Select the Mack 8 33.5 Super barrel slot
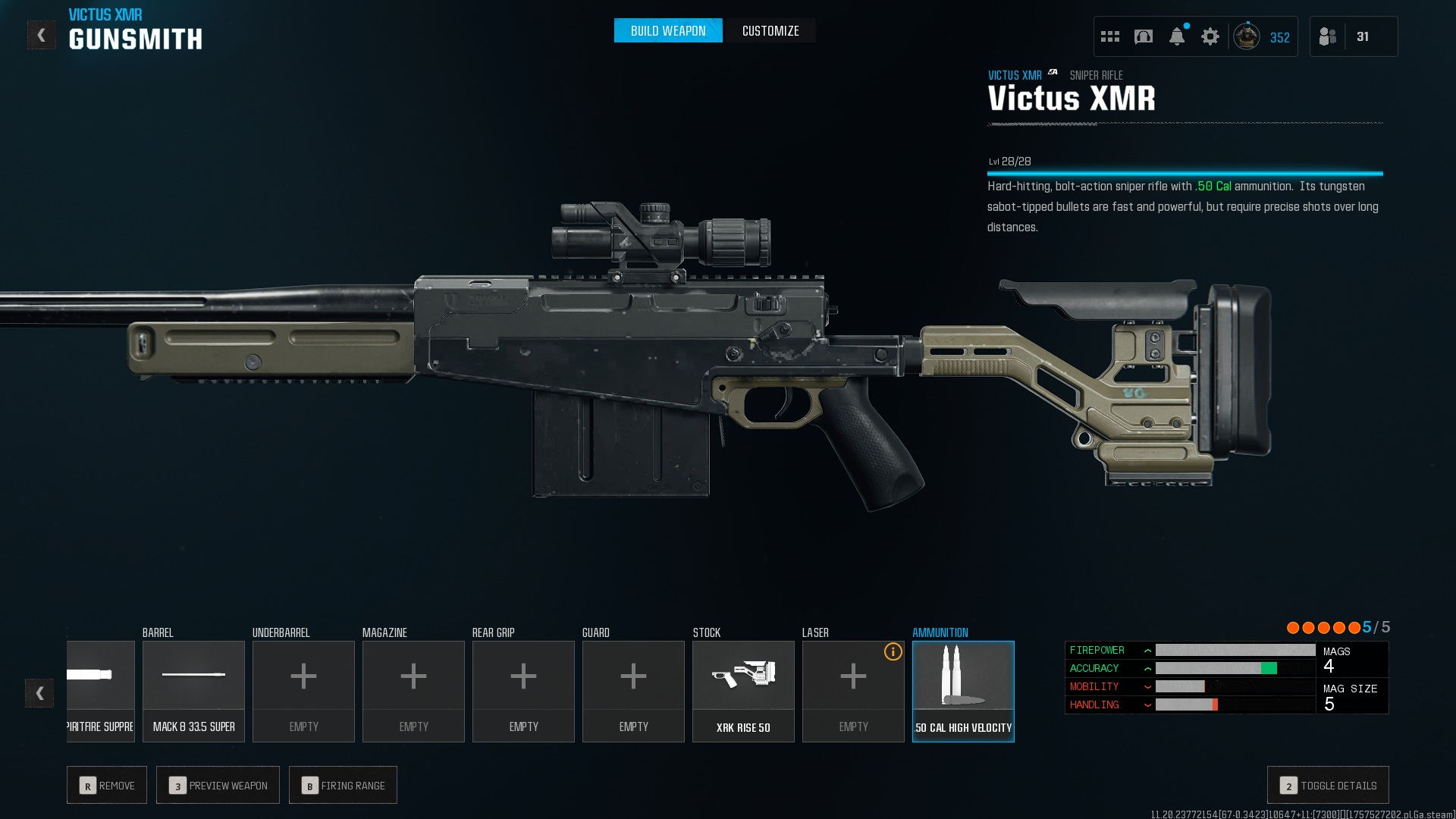This screenshot has height=819, width=1456. coord(193,691)
